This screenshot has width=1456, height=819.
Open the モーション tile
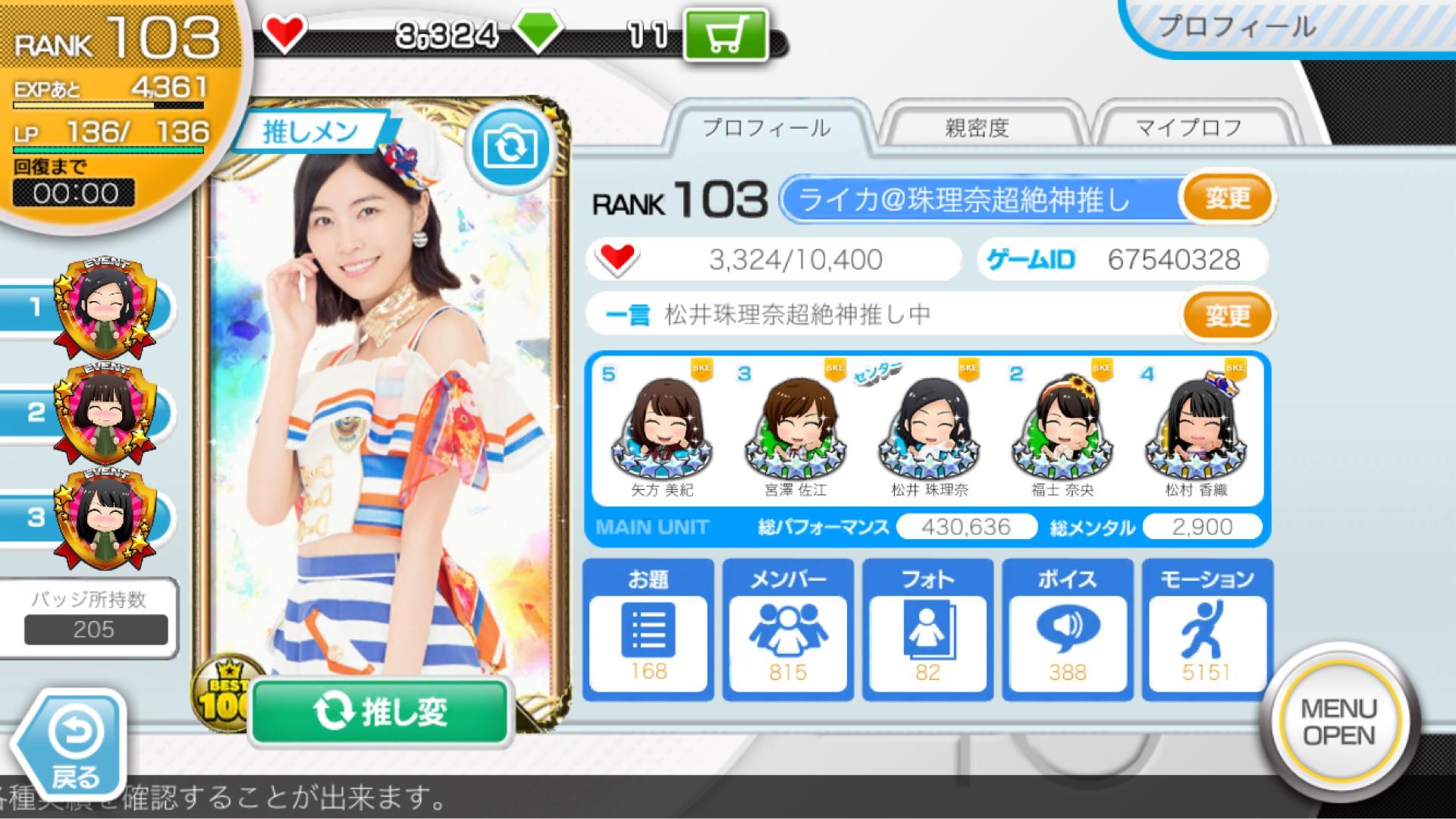coord(1207,629)
